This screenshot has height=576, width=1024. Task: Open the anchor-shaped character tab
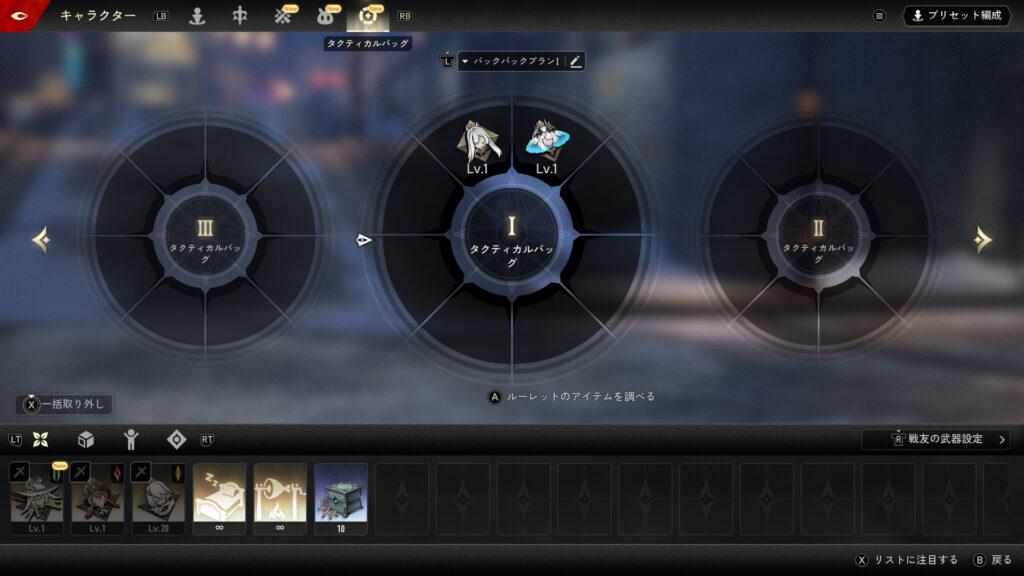(197, 16)
